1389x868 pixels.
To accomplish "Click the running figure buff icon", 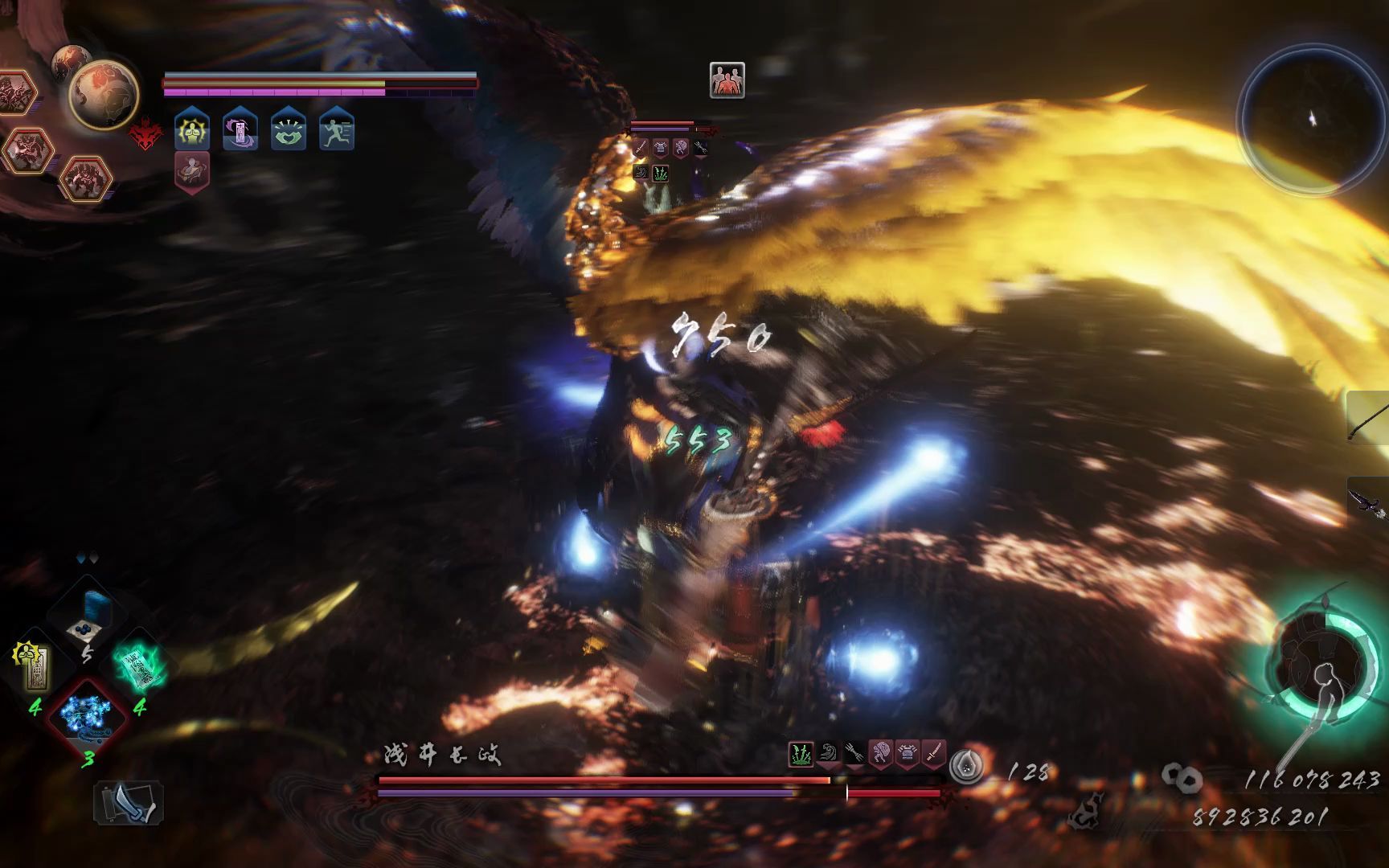I will point(336,130).
